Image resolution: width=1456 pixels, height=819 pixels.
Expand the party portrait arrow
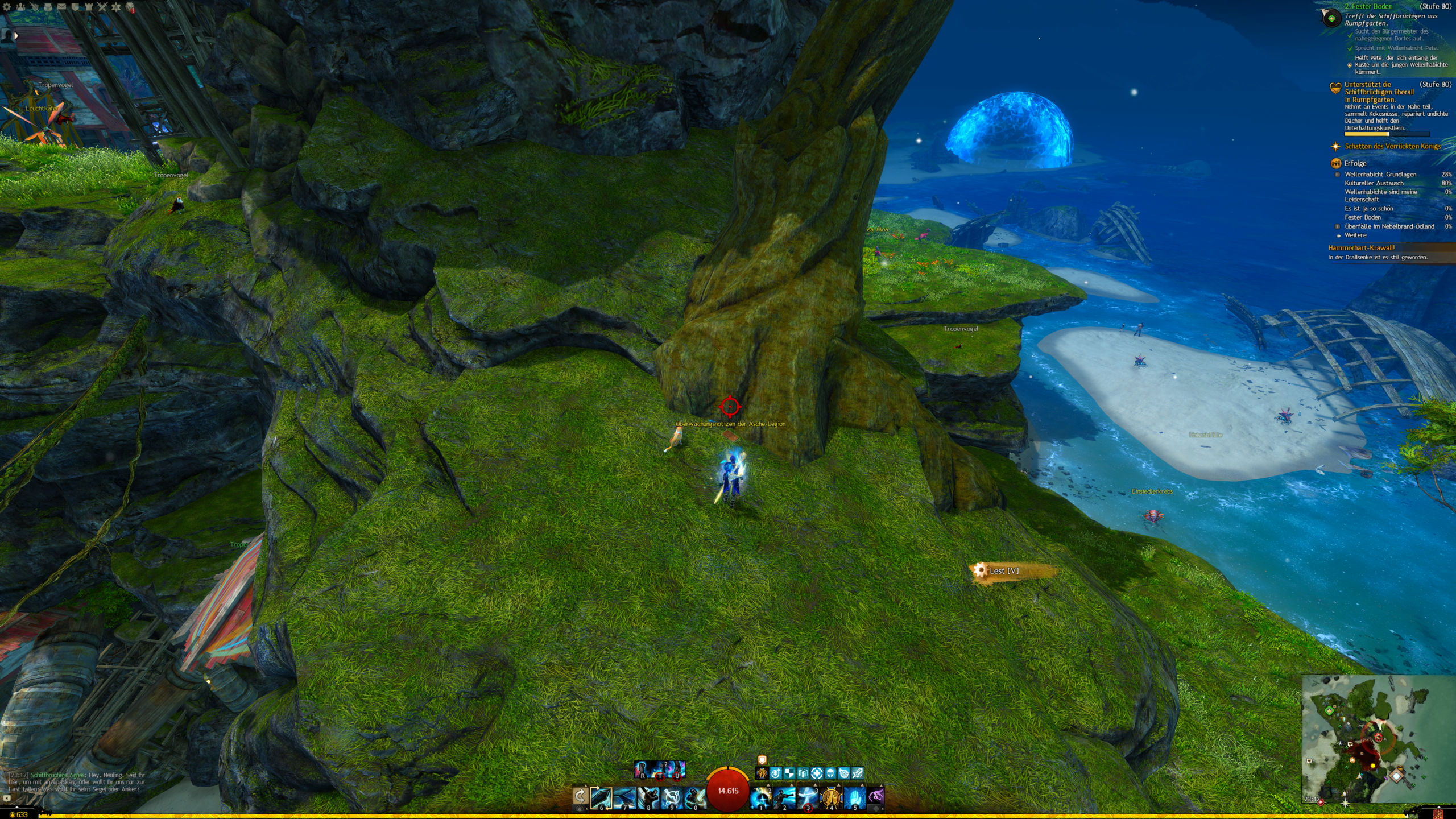click(x=16, y=36)
